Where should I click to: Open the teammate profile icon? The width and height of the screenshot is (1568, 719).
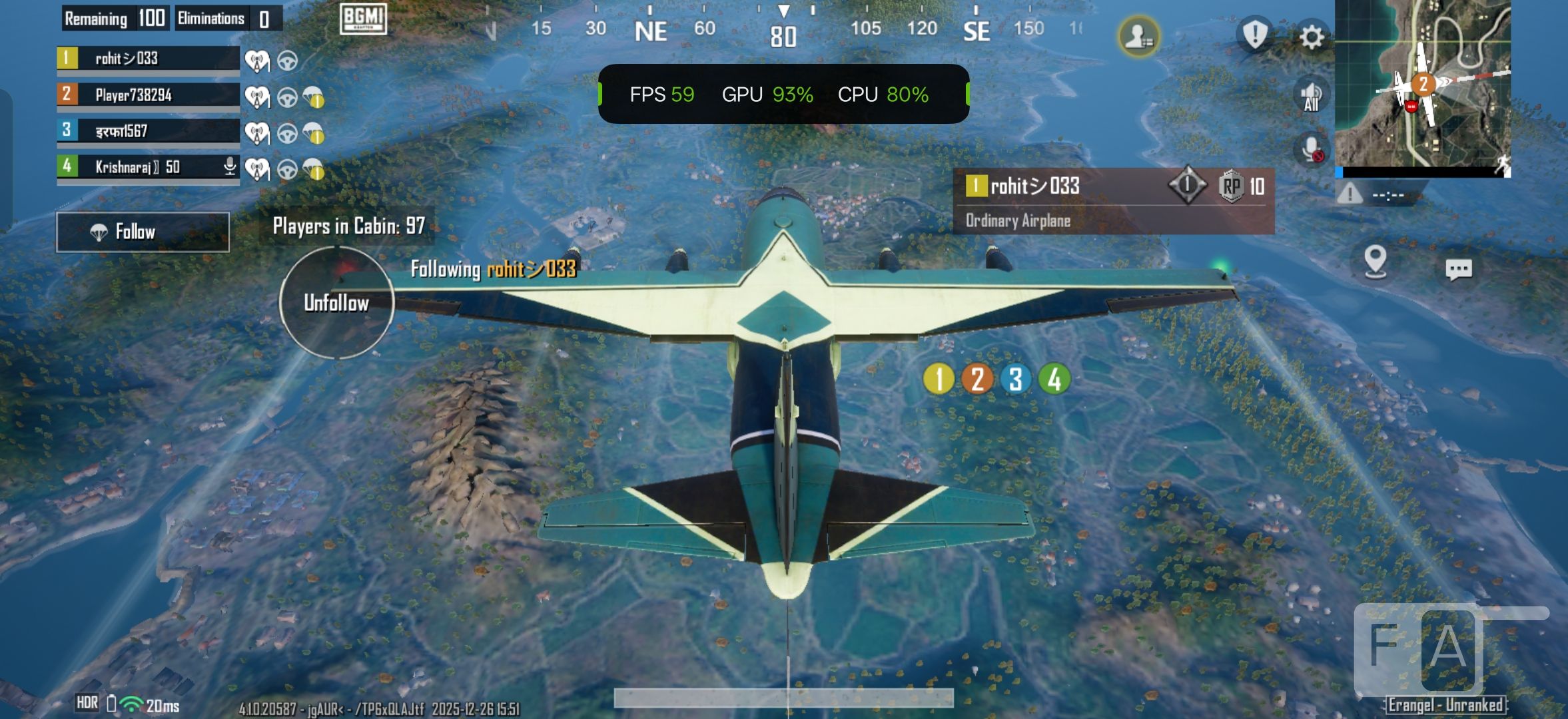pos(1138,37)
